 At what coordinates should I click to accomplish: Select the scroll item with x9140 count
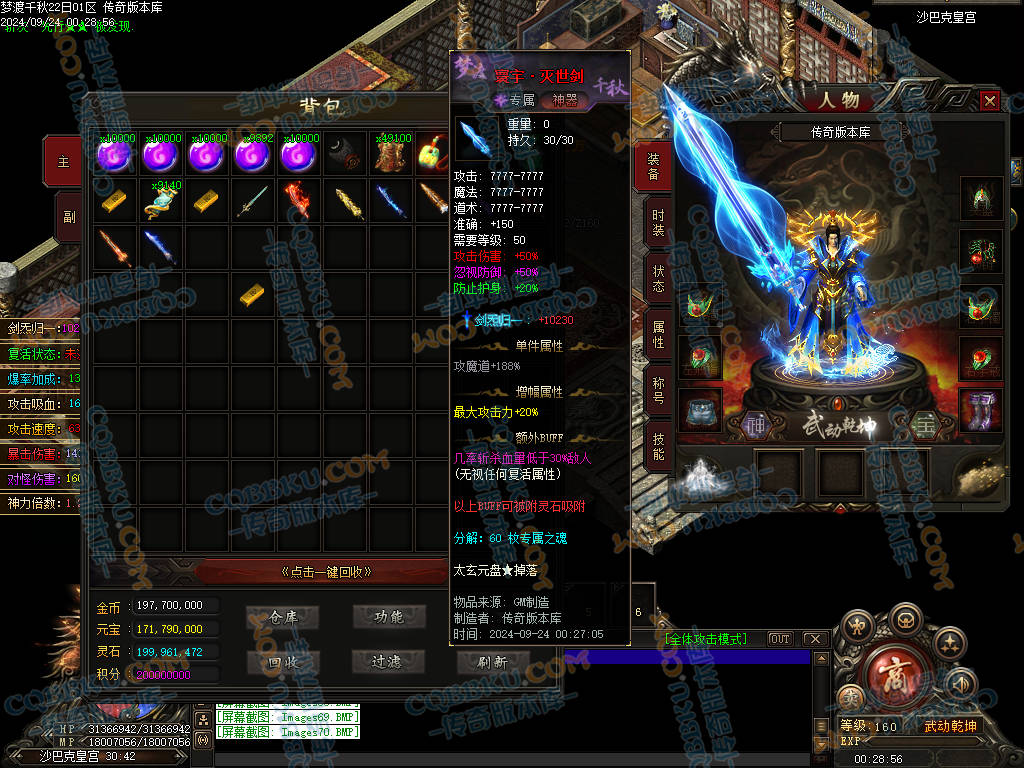(160, 201)
